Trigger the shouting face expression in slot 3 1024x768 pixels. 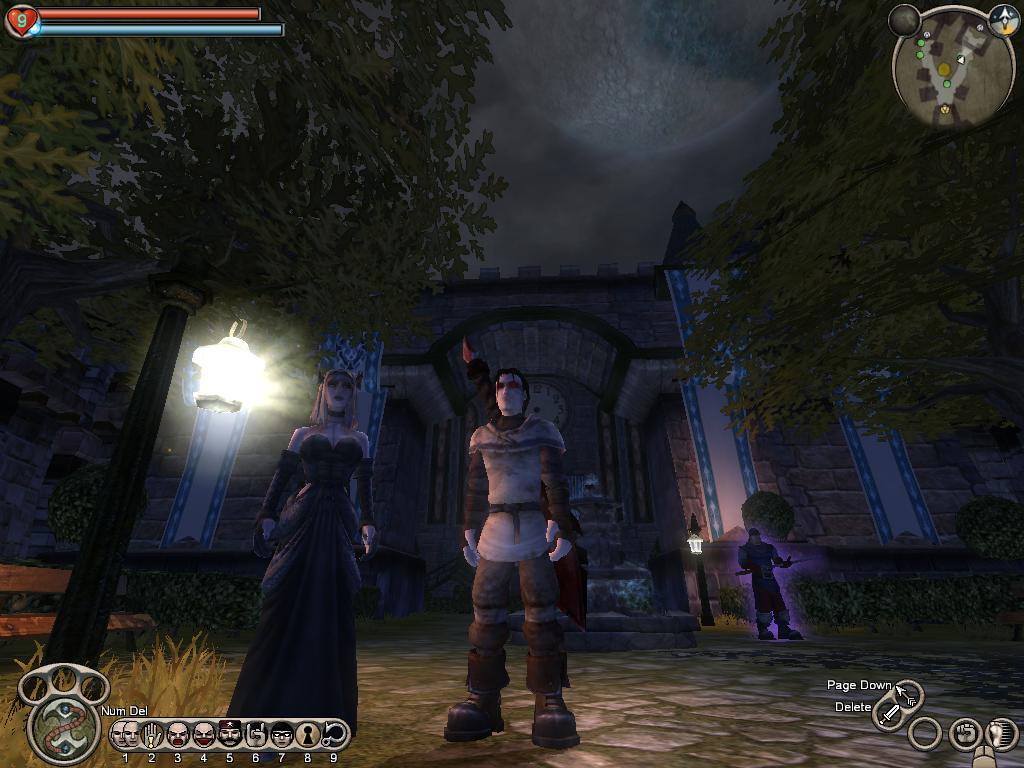click(178, 735)
